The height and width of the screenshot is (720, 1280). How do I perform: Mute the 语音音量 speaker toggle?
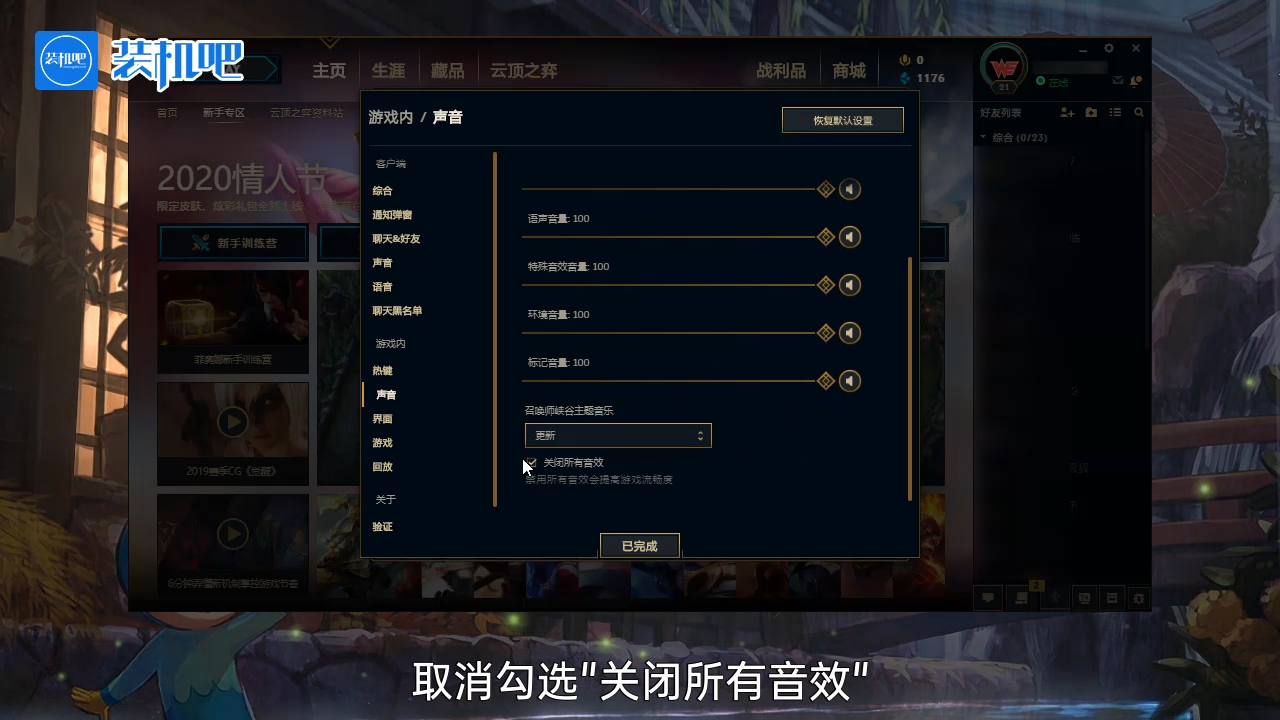tap(850, 237)
